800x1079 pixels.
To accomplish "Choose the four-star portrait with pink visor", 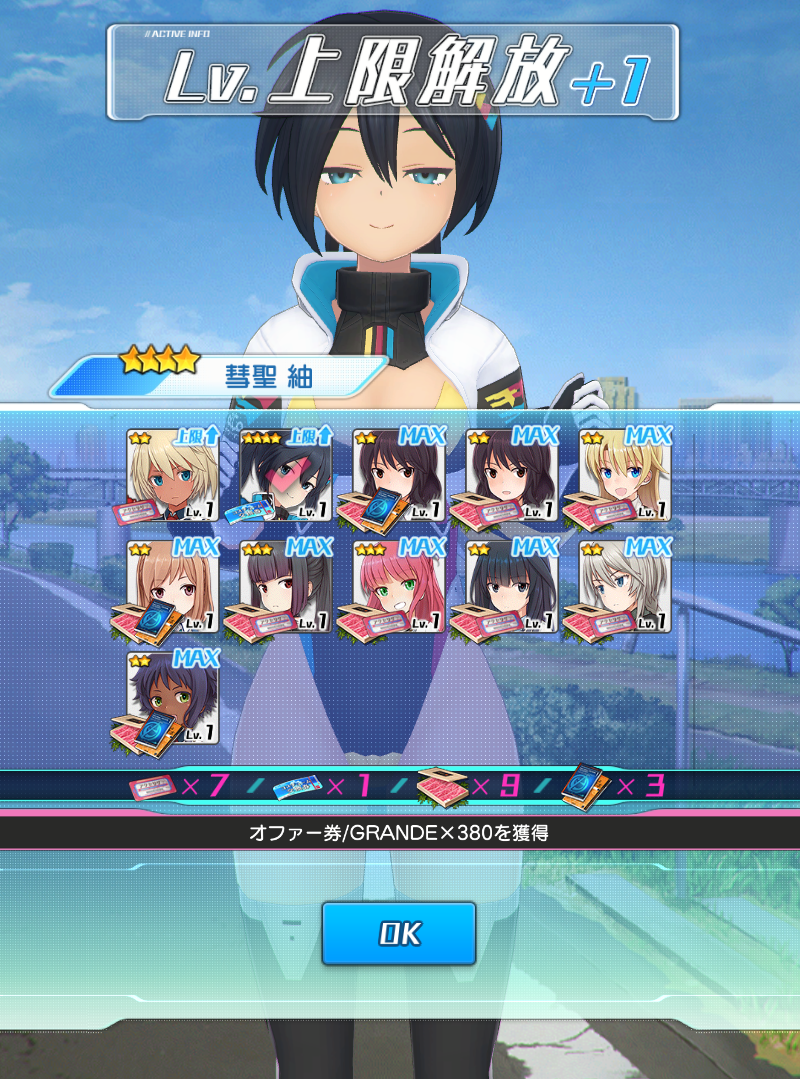I will pyautogui.click(x=286, y=476).
